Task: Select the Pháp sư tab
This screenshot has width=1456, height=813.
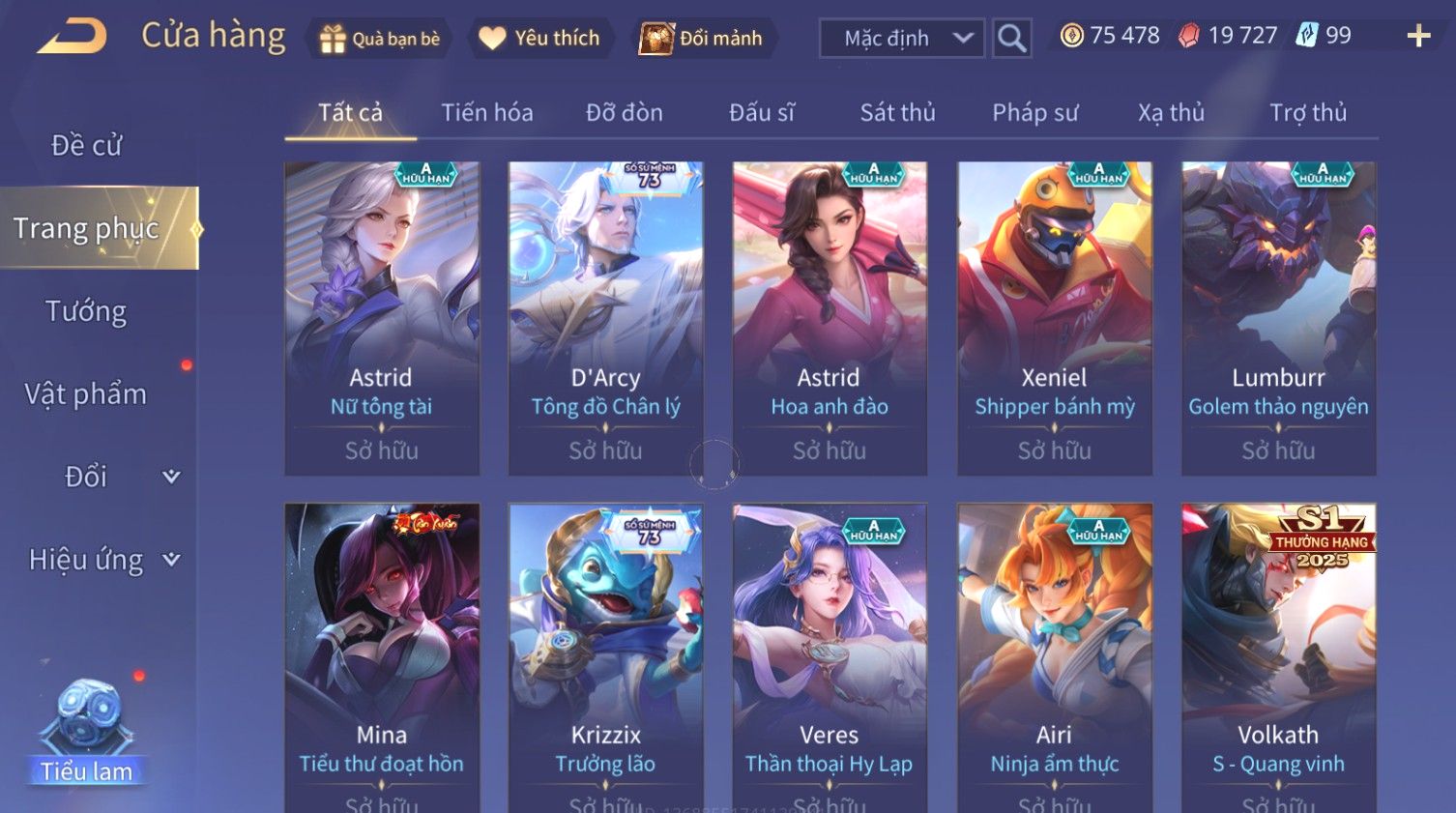Action: point(1034,113)
